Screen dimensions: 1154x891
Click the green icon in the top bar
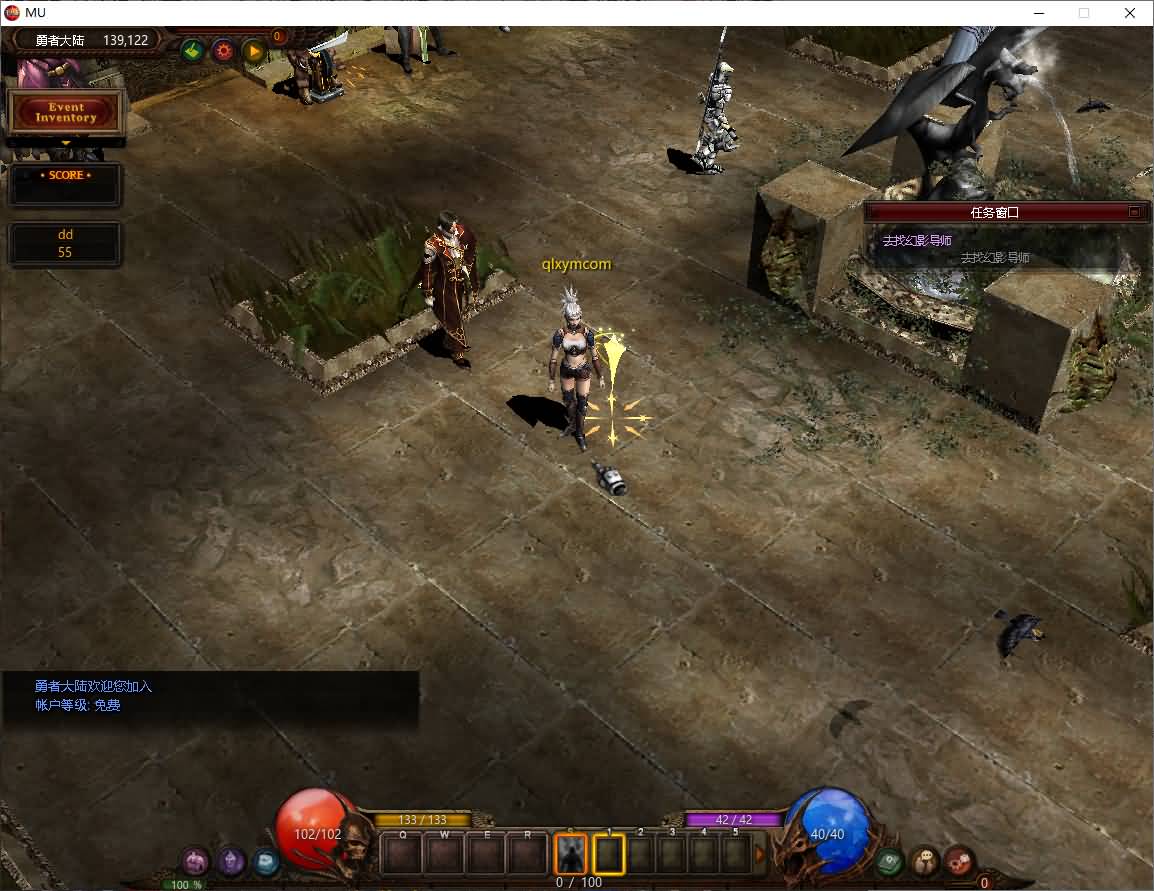tap(193, 50)
